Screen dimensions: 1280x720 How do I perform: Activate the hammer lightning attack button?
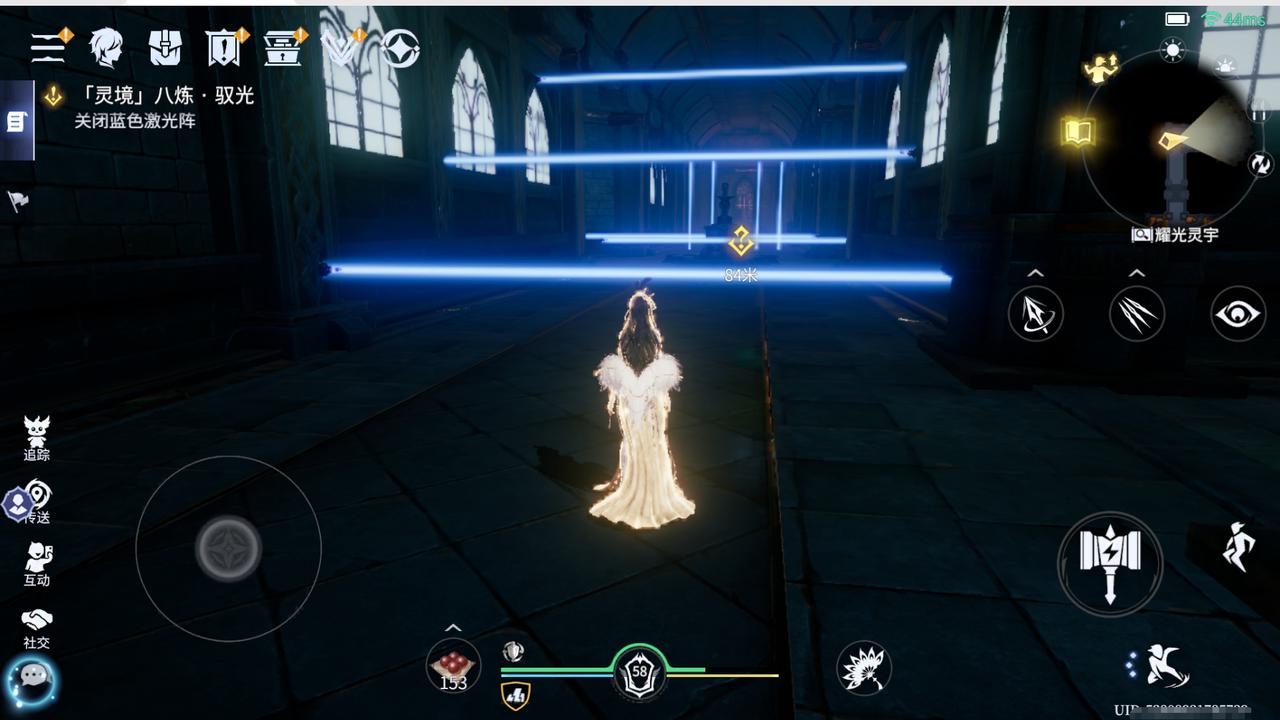click(x=1109, y=563)
